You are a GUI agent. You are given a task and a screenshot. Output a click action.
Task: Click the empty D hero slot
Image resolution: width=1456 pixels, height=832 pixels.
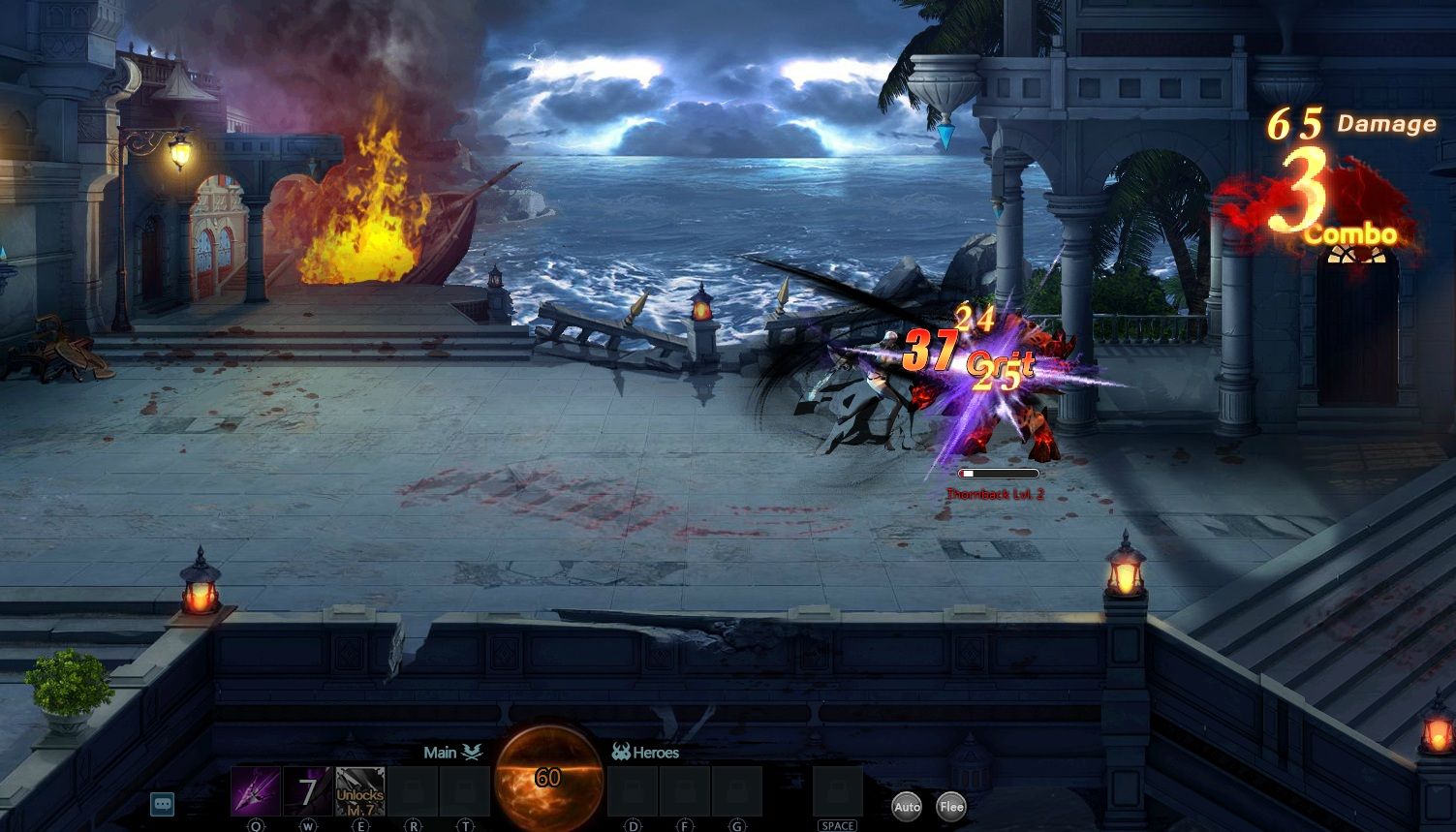point(632,791)
